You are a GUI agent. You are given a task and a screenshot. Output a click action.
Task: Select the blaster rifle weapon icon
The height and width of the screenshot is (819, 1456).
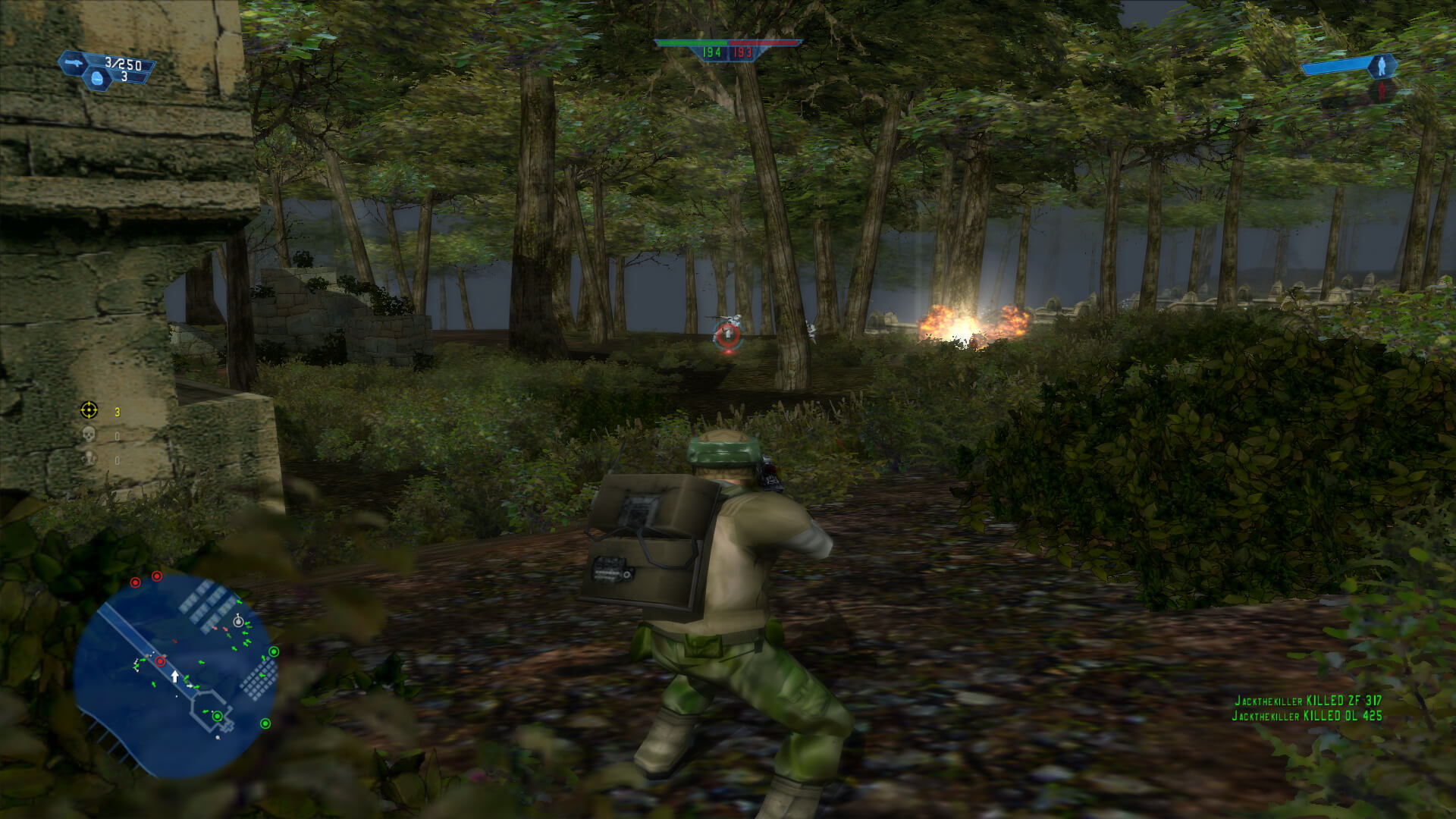74,63
